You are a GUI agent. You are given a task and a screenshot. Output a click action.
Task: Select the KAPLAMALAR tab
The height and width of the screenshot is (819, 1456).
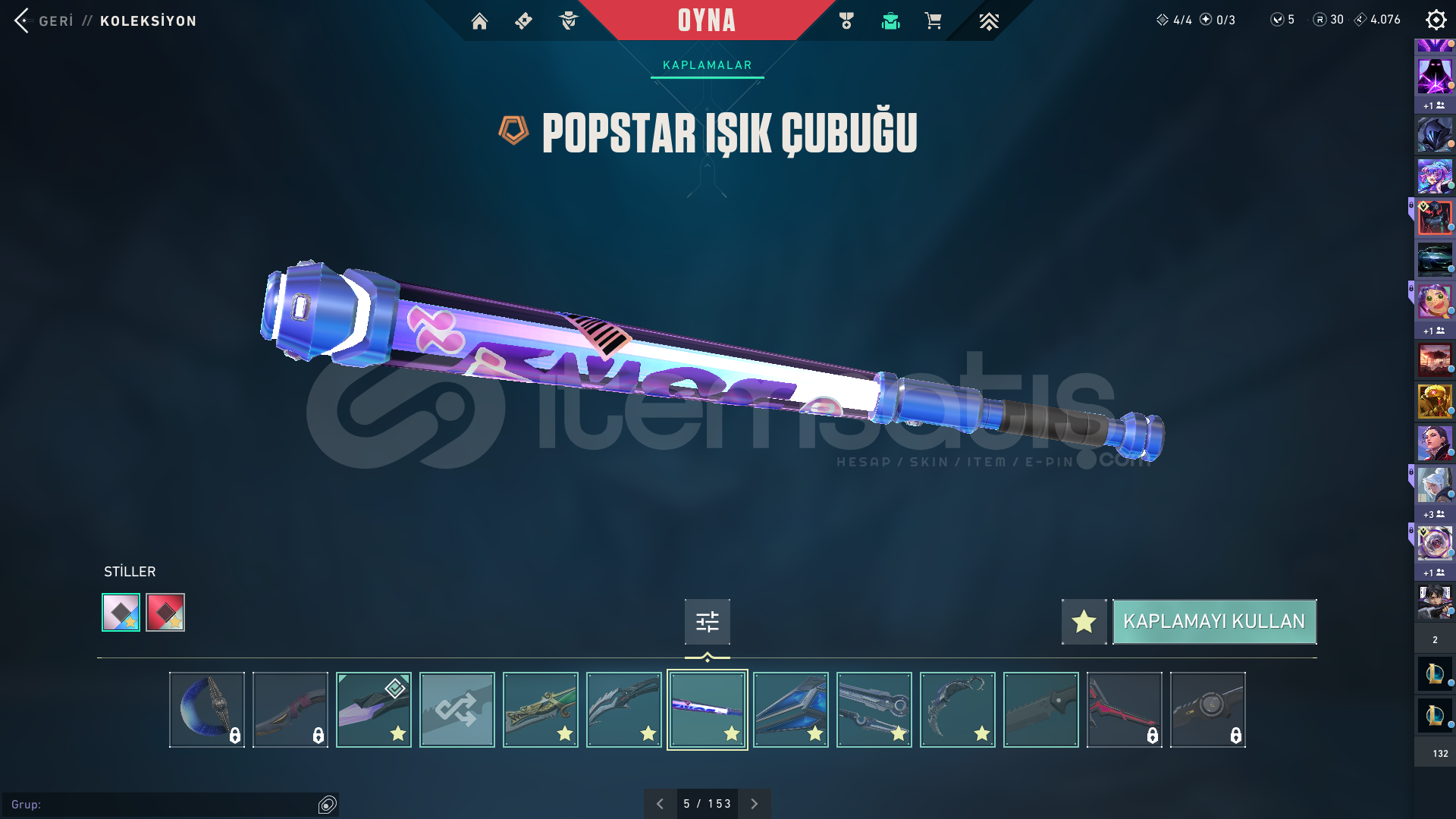click(x=707, y=65)
